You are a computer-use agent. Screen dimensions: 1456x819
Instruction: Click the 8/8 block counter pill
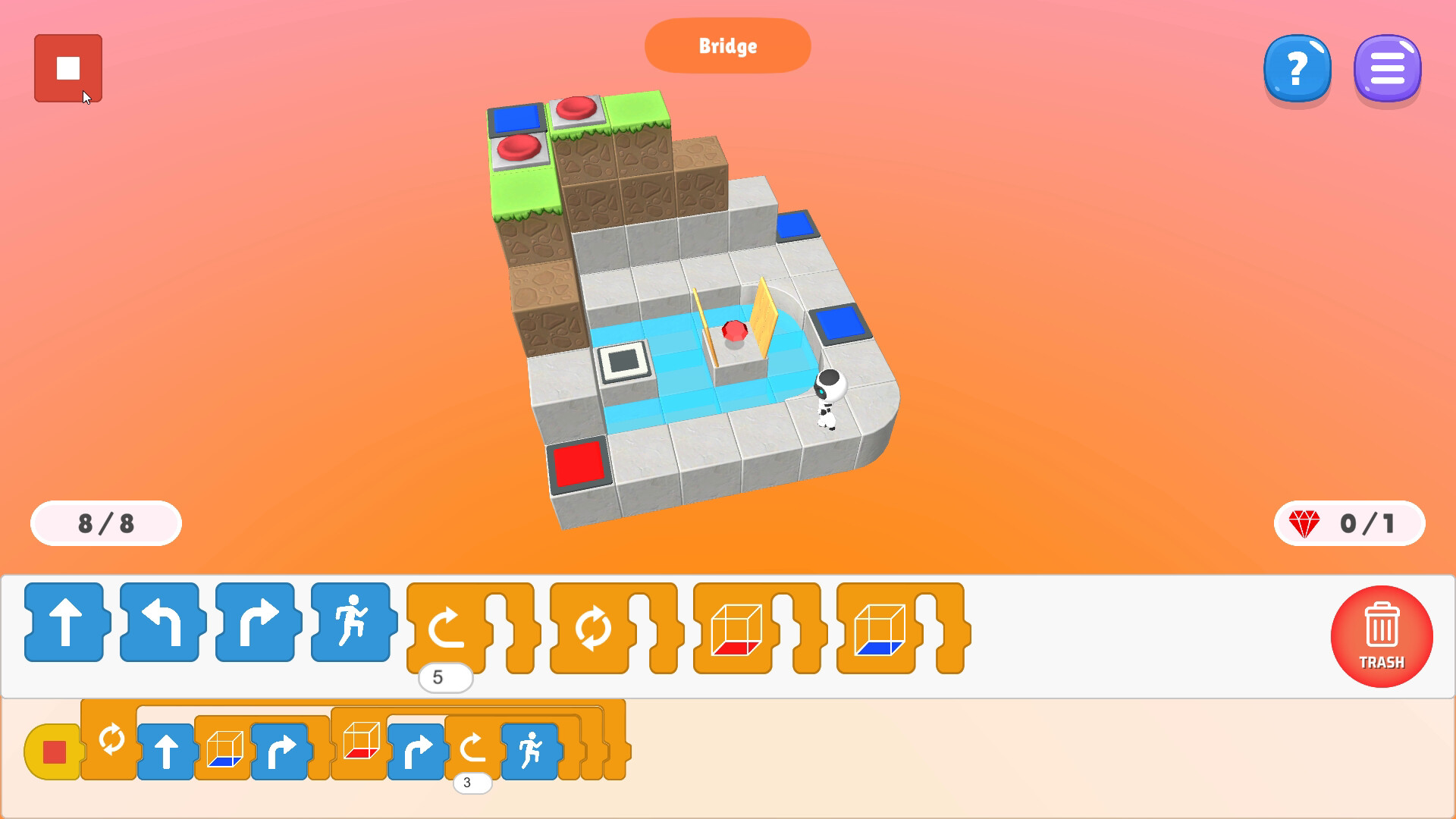coord(105,523)
